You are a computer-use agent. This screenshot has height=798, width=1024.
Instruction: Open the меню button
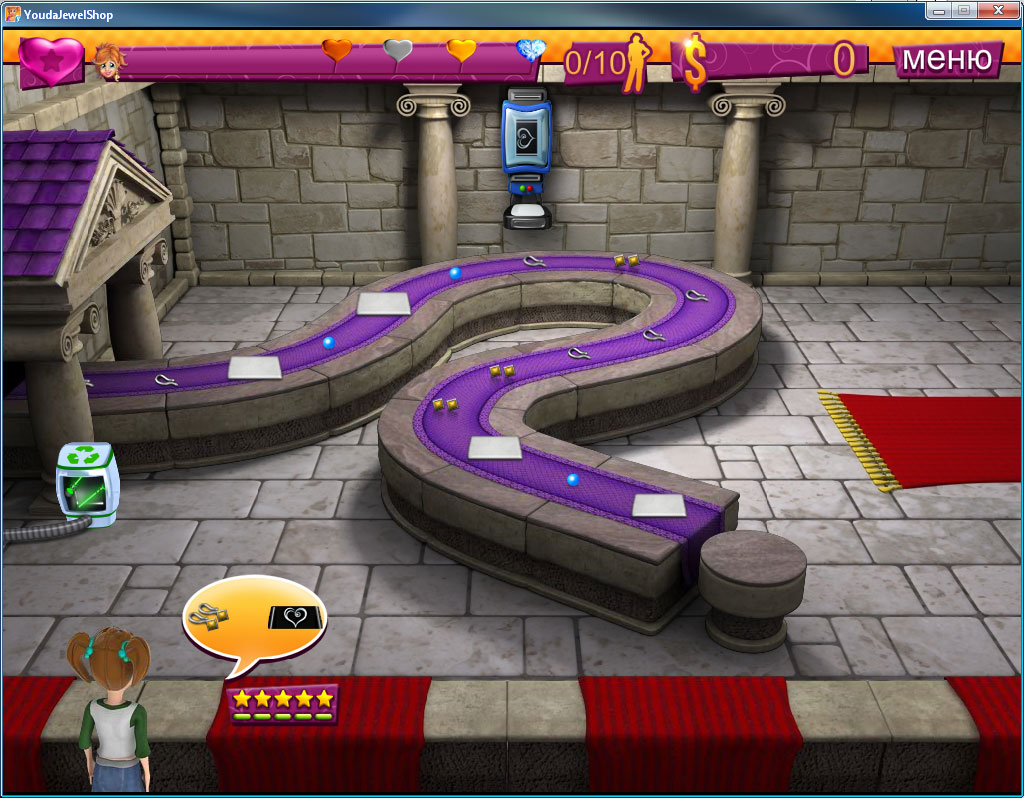click(946, 59)
